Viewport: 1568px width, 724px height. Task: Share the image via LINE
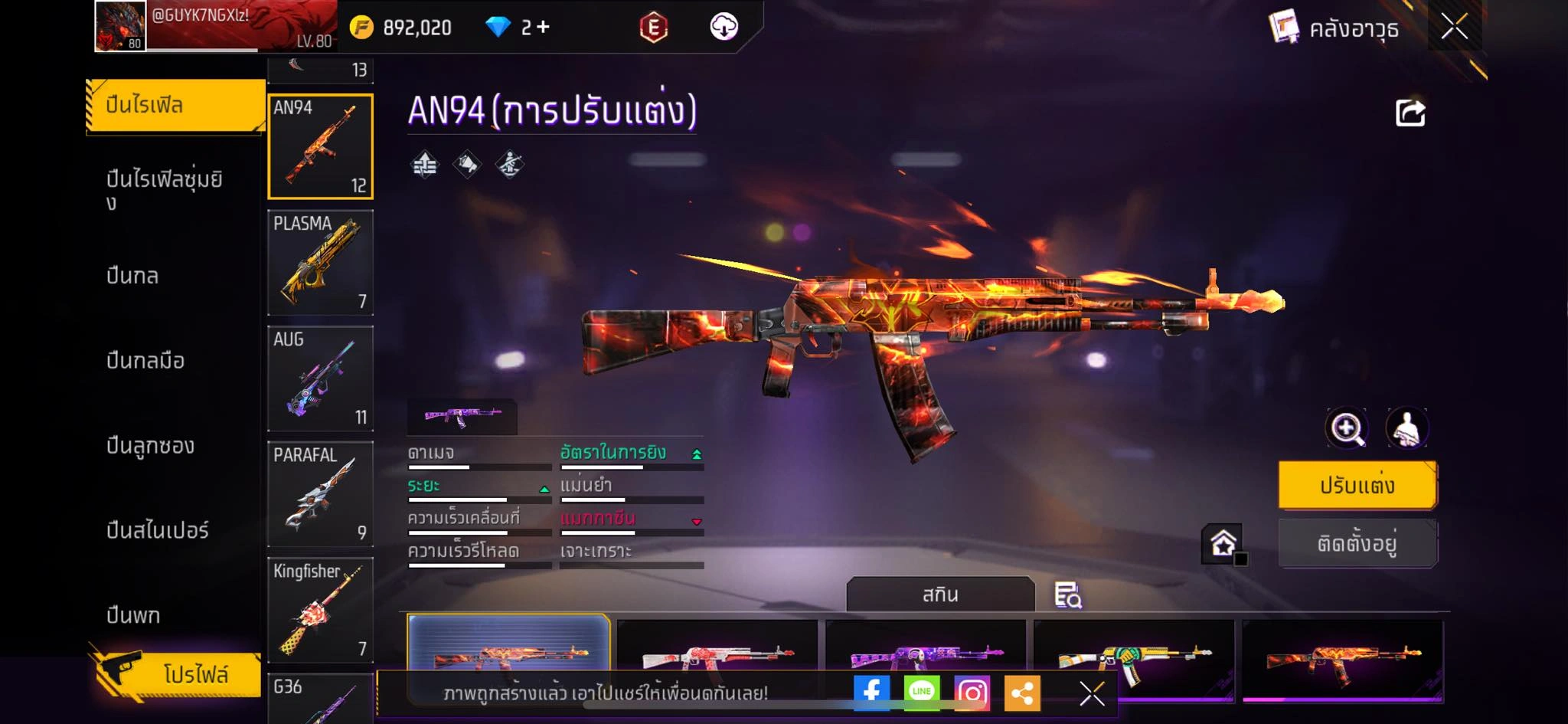click(921, 693)
